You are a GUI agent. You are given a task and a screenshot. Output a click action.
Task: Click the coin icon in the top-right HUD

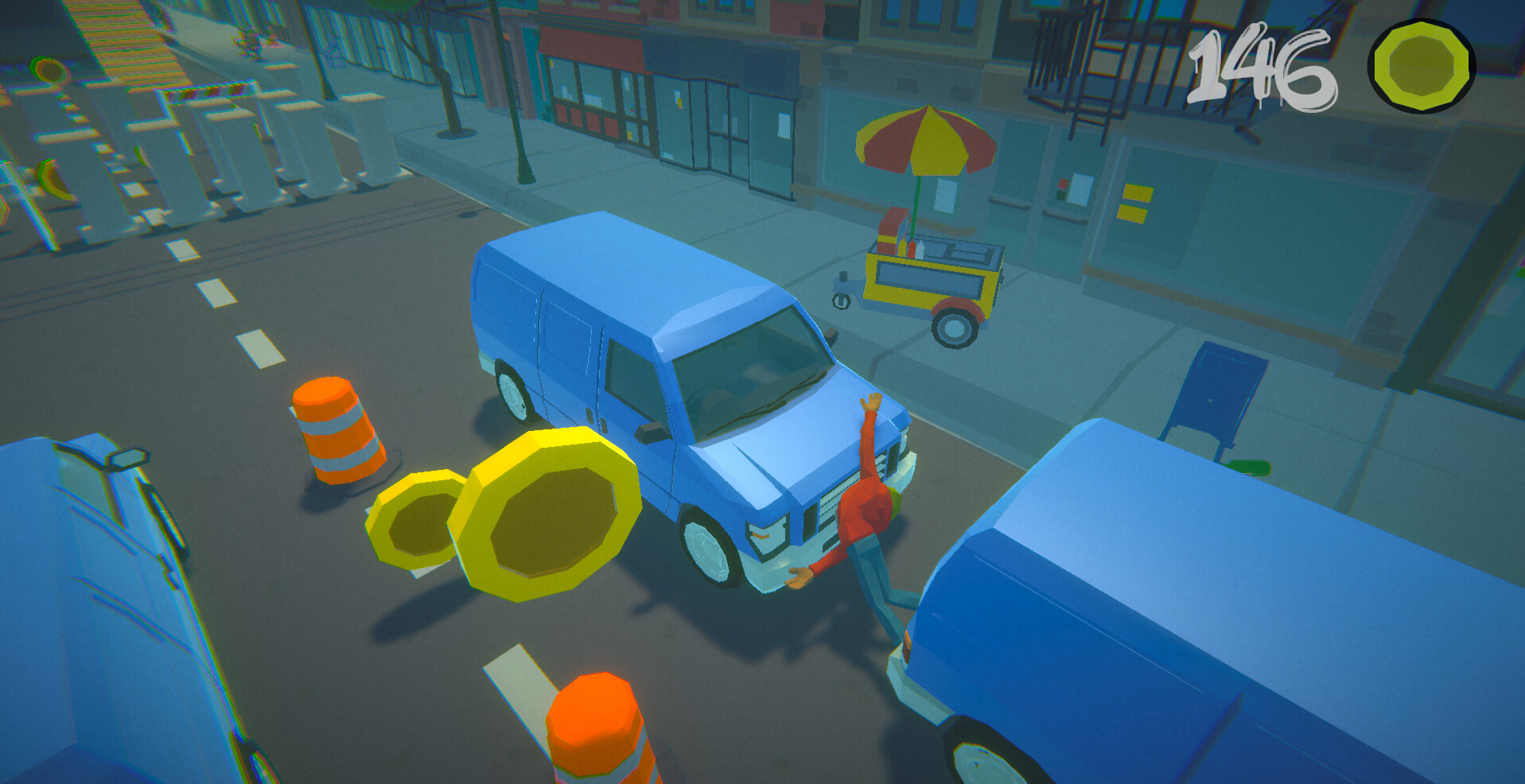point(1422,65)
